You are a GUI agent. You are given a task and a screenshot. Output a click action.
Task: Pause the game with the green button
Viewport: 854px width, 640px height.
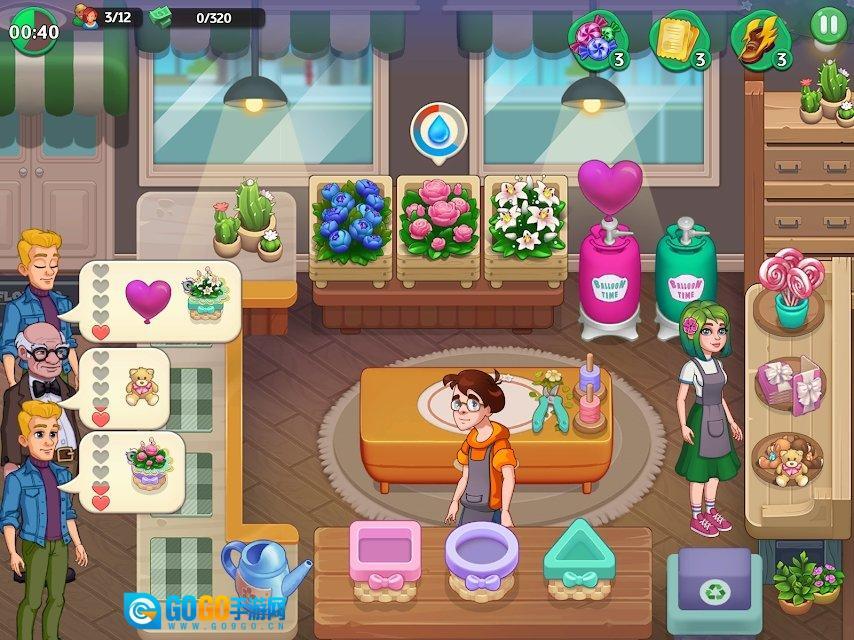point(827,24)
